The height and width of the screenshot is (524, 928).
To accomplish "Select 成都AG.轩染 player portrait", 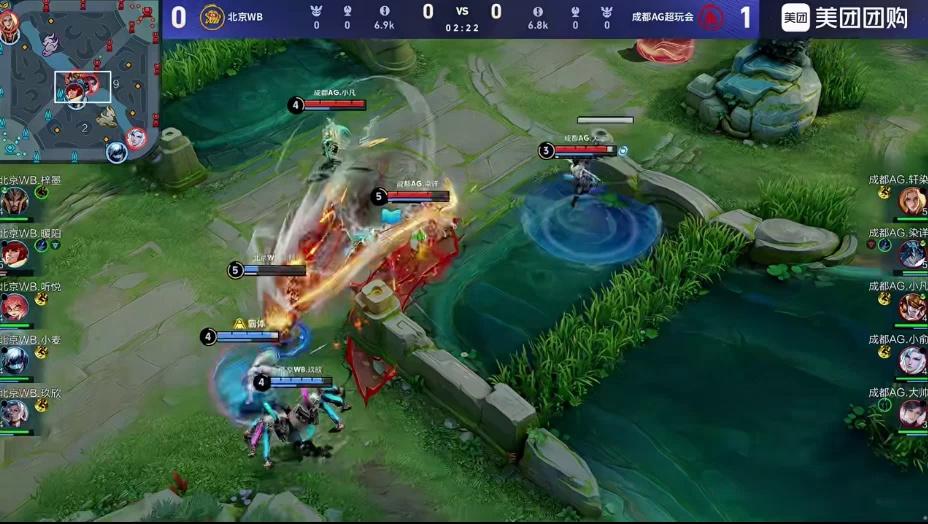I will click(912, 201).
